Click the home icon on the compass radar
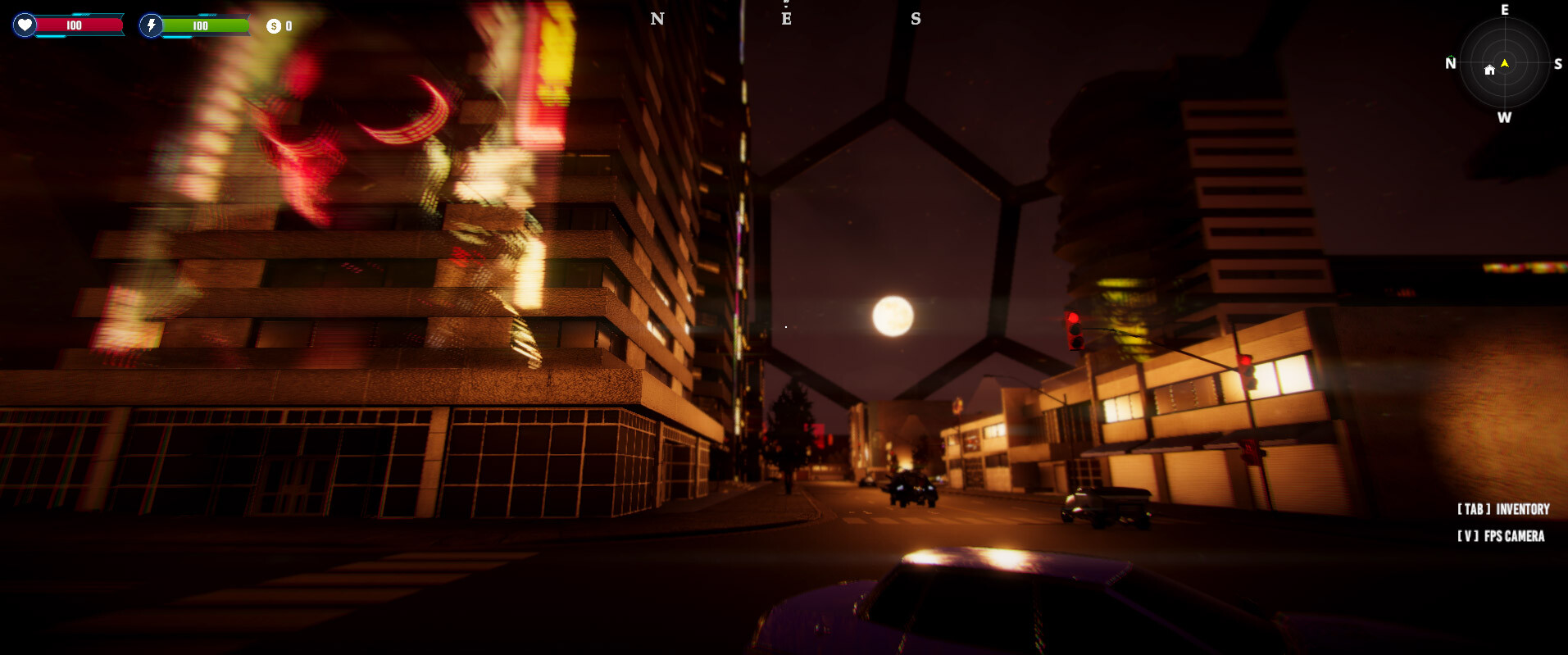 click(1490, 71)
